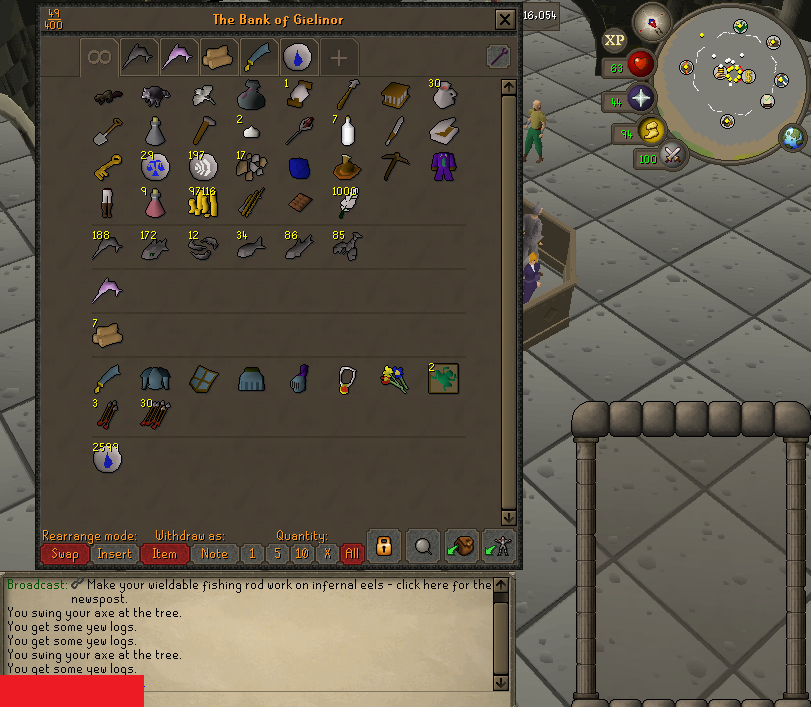Choose withdraw as Note
This screenshot has height=707, width=811.
pos(214,553)
